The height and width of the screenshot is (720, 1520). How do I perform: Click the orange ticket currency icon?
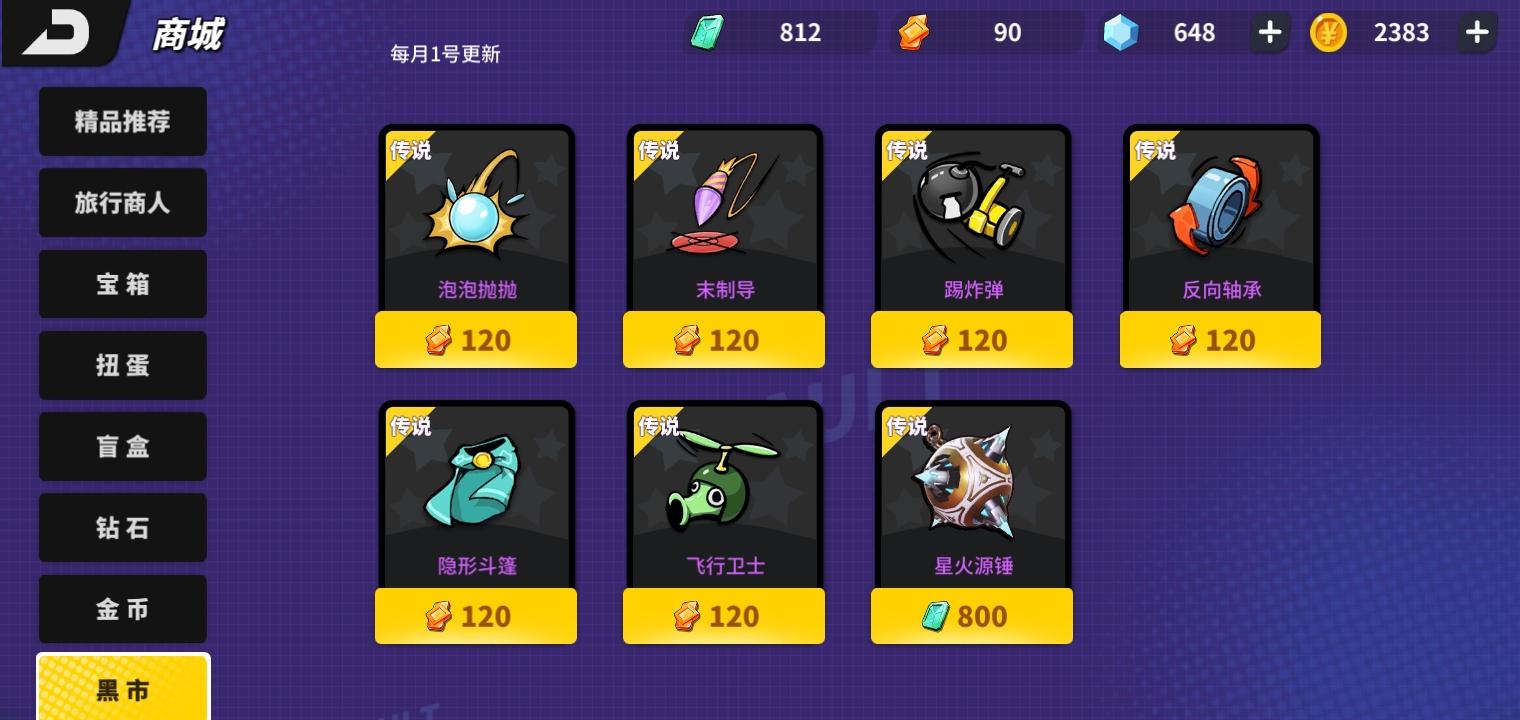pos(913,32)
